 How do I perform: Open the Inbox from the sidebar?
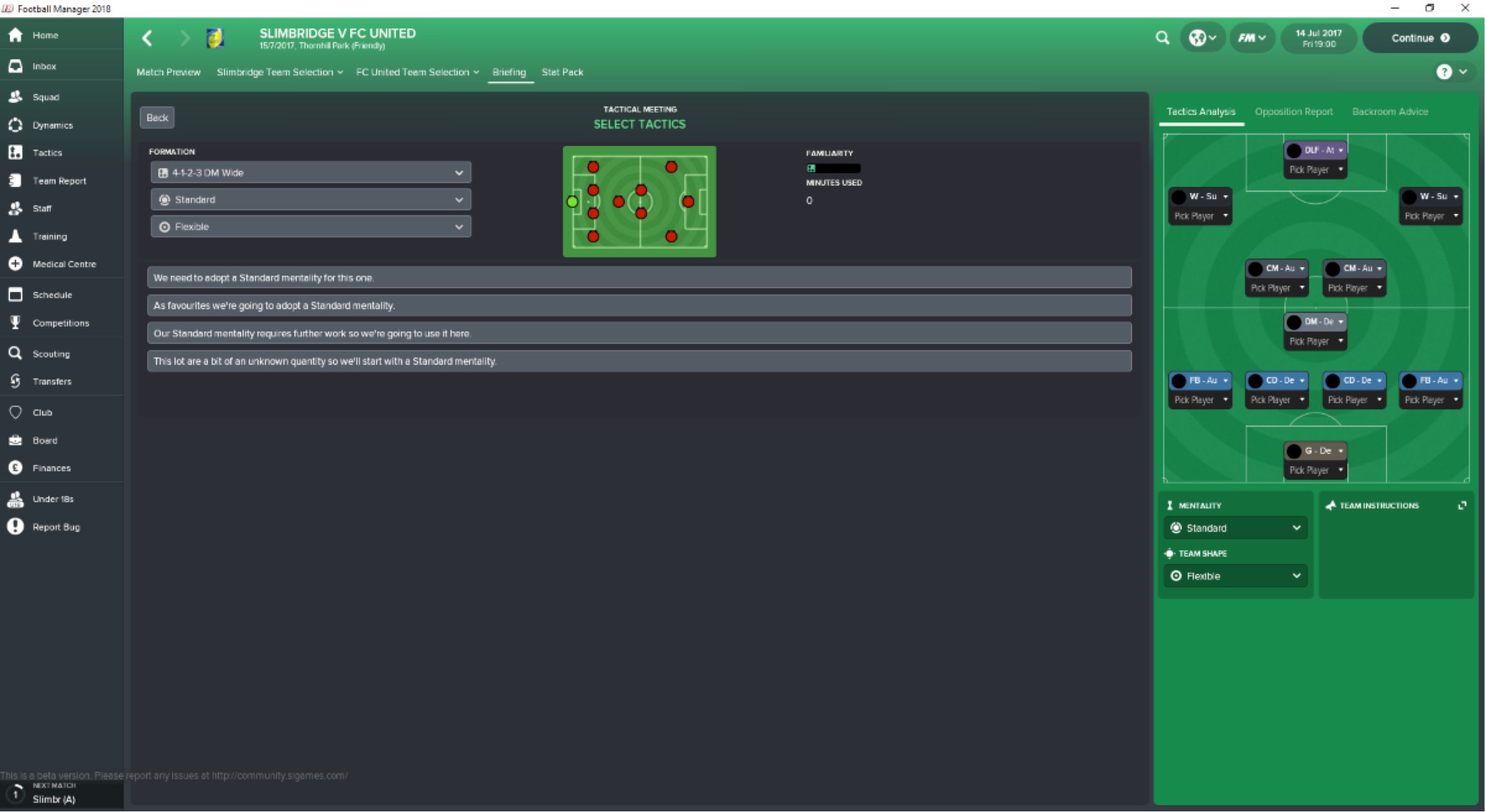(44, 65)
